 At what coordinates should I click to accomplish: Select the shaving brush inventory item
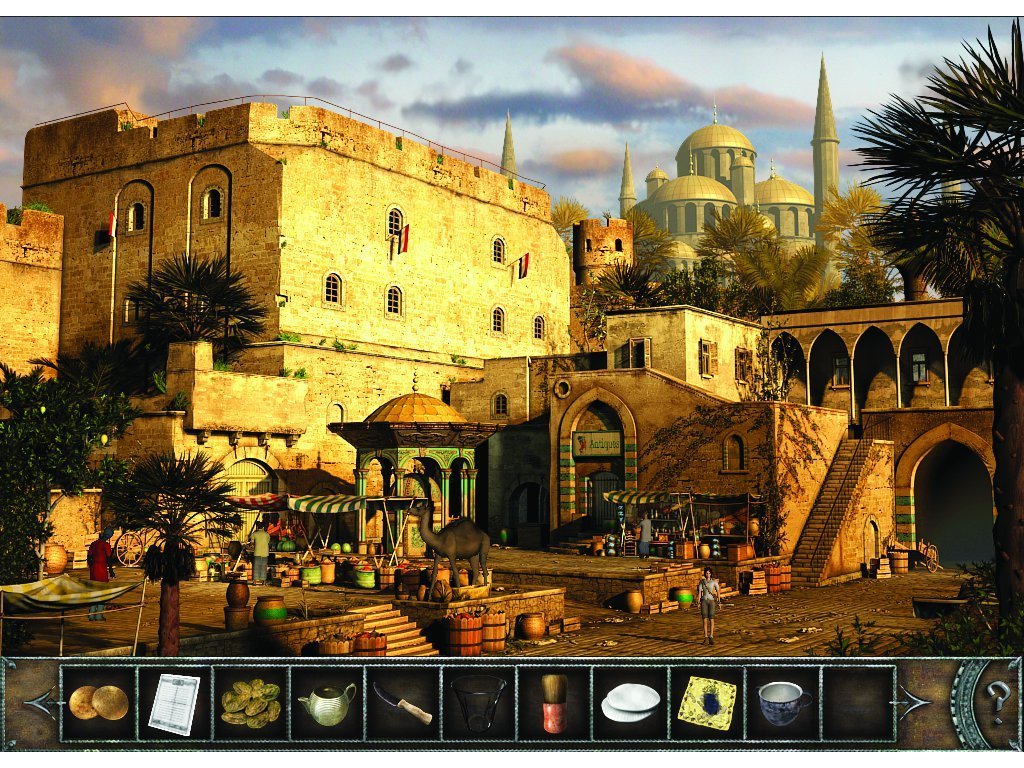coord(554,703)
